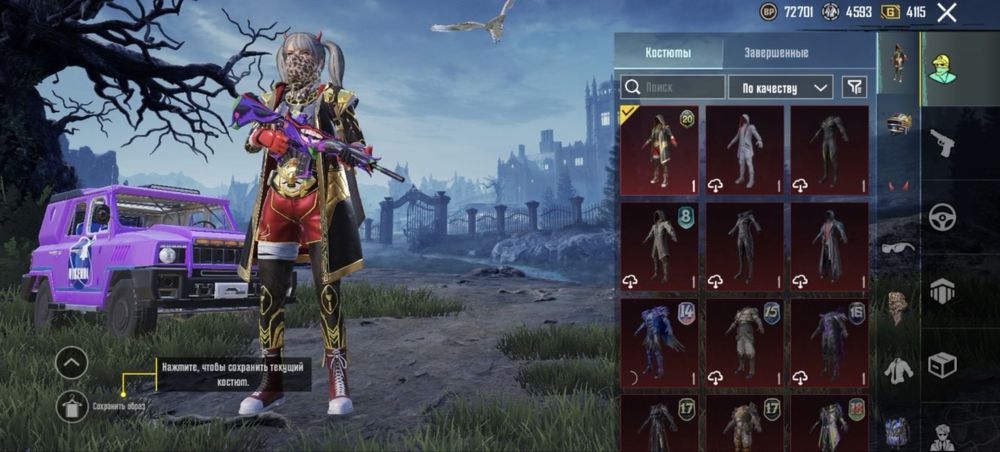Viewport: 1000px width, 452px height.
Task: Open the По качеству sort dropdown
Action: (780, 87)
